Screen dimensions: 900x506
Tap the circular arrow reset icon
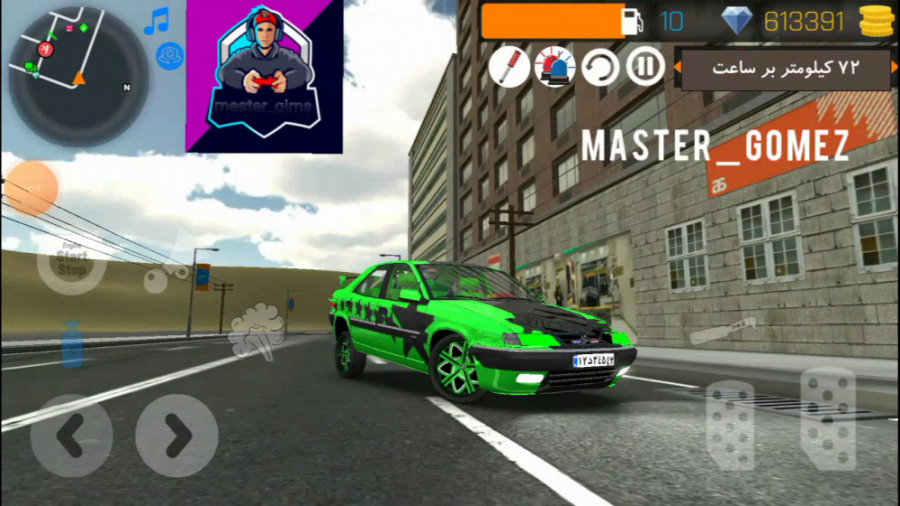600,66
